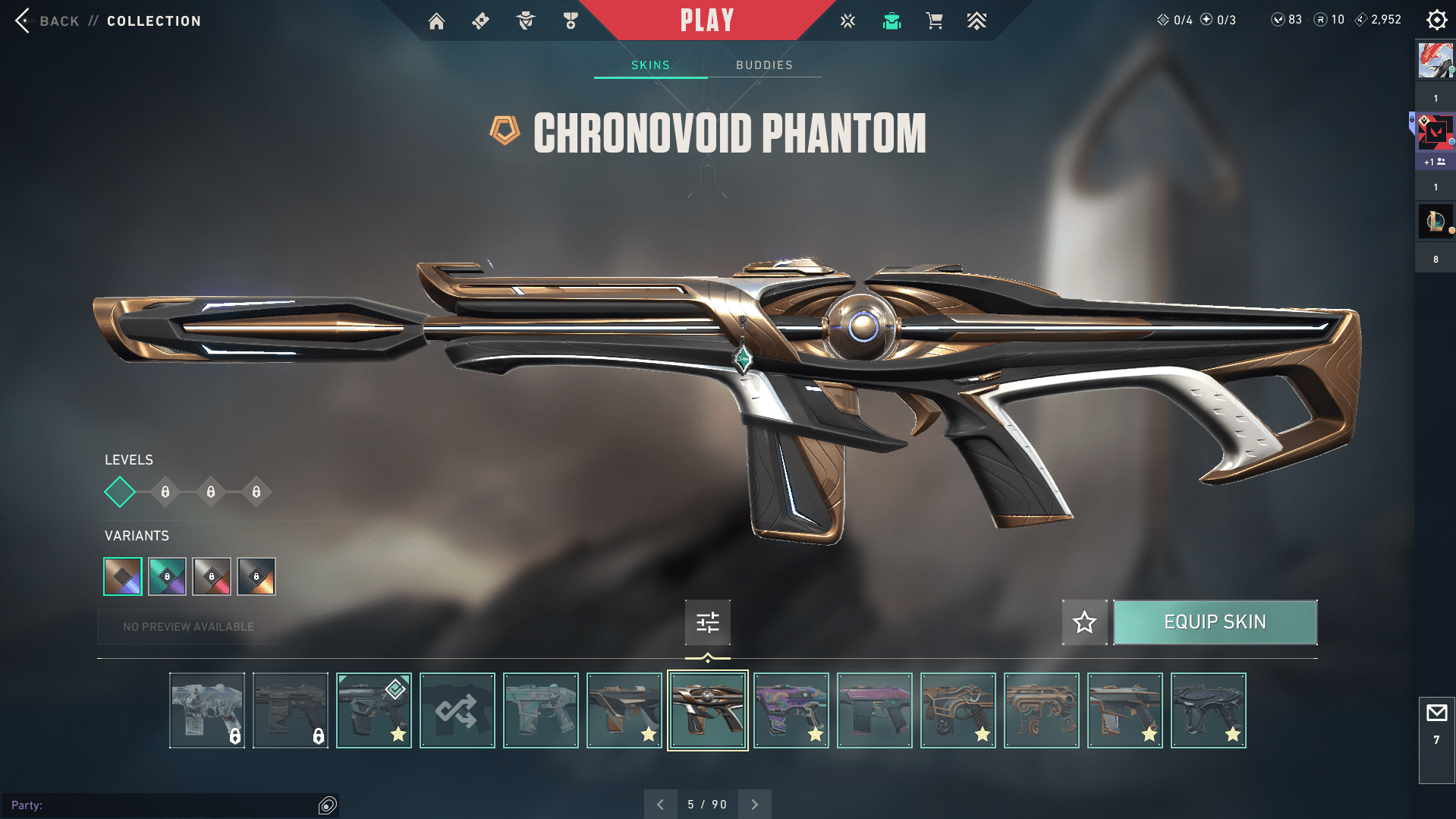Choose the purple Phantom skin thumbnail
Viewport: 1456px width, 819px height.
click(x=791, y=710)
